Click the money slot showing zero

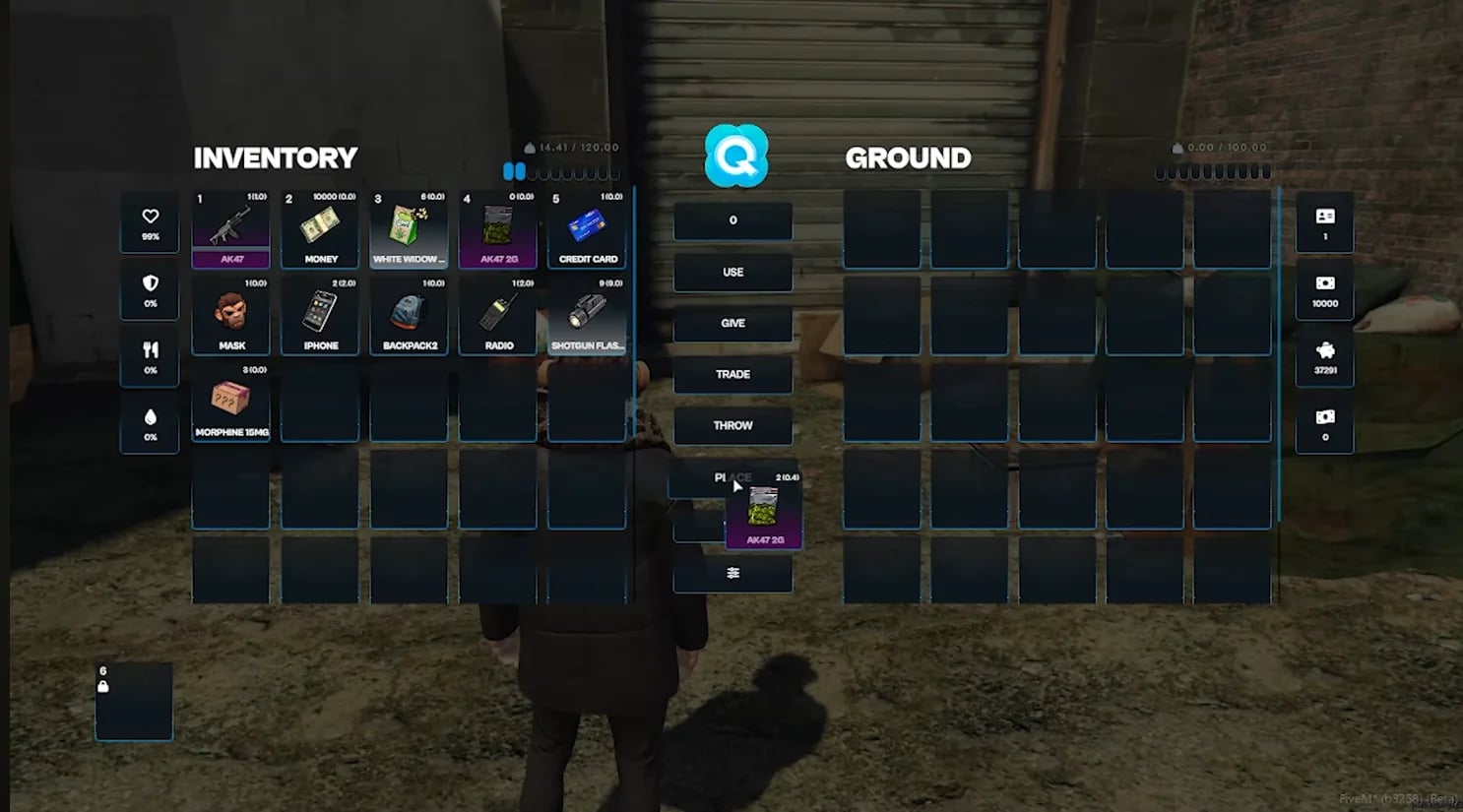point(1324,425)
